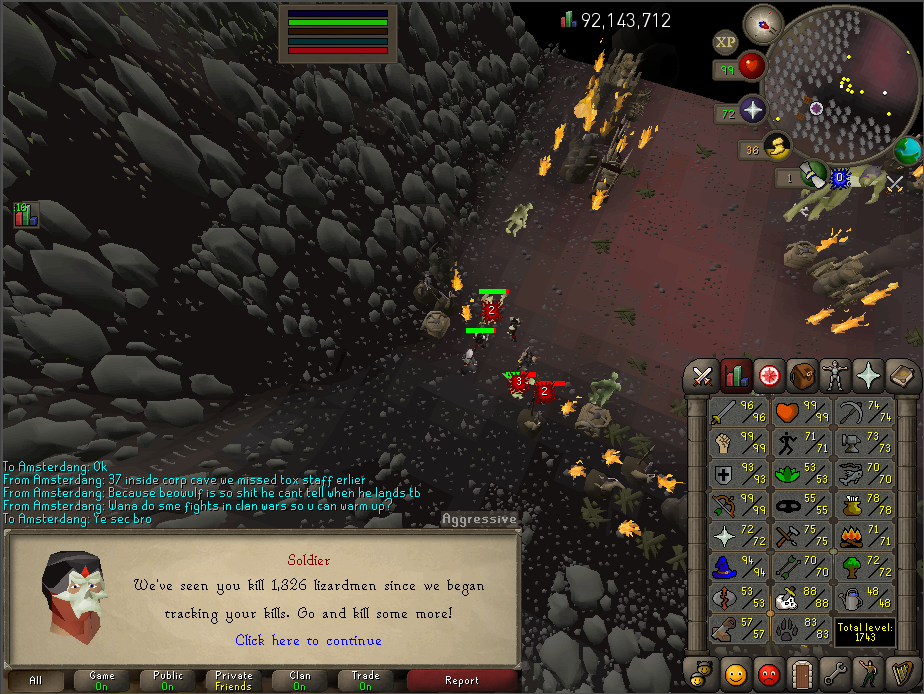Open the world map globe icon
The height and width of the screenshot is (694, 924).
908,151
